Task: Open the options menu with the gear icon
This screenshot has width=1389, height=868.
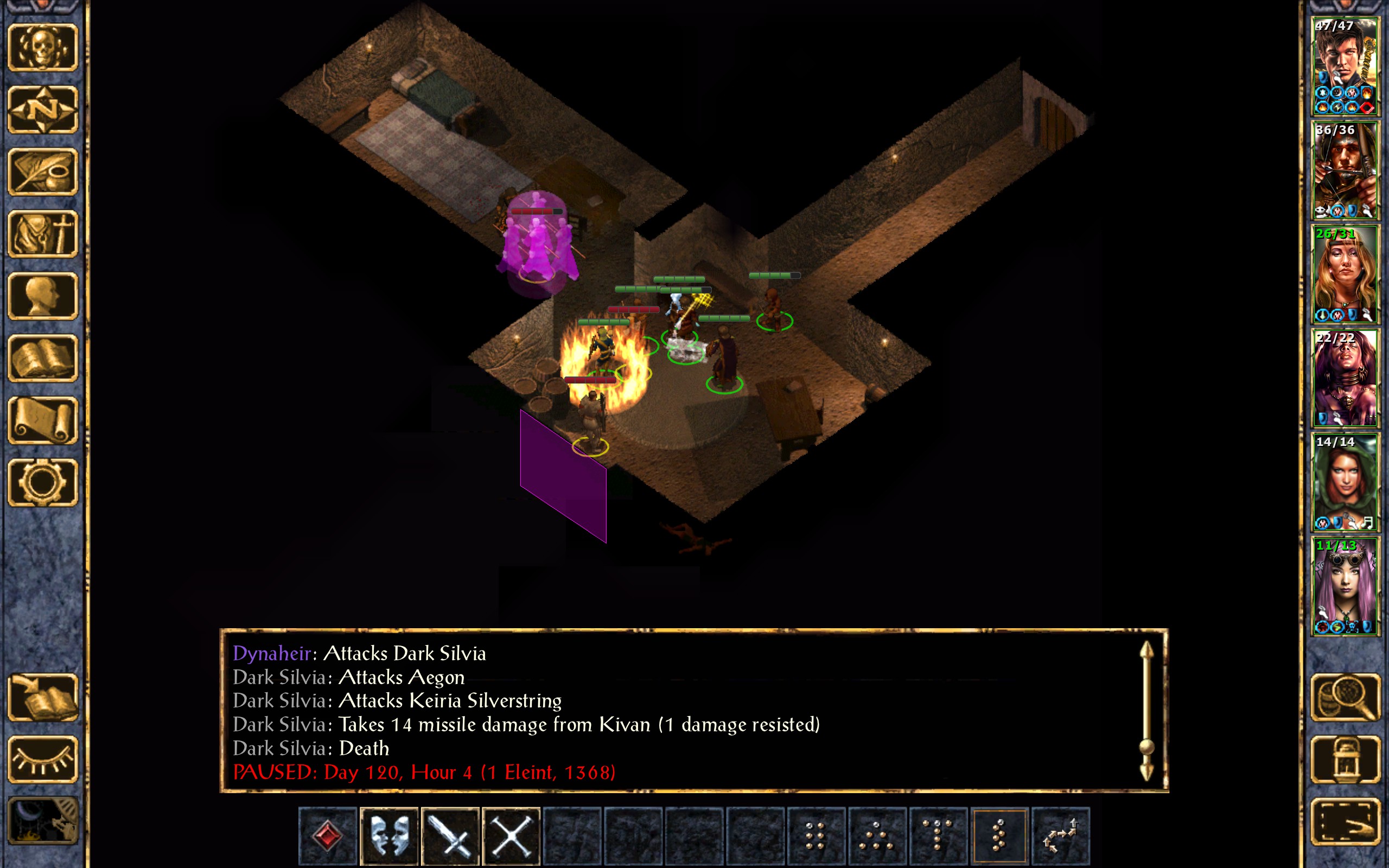Action: click(x=42, y=482)
